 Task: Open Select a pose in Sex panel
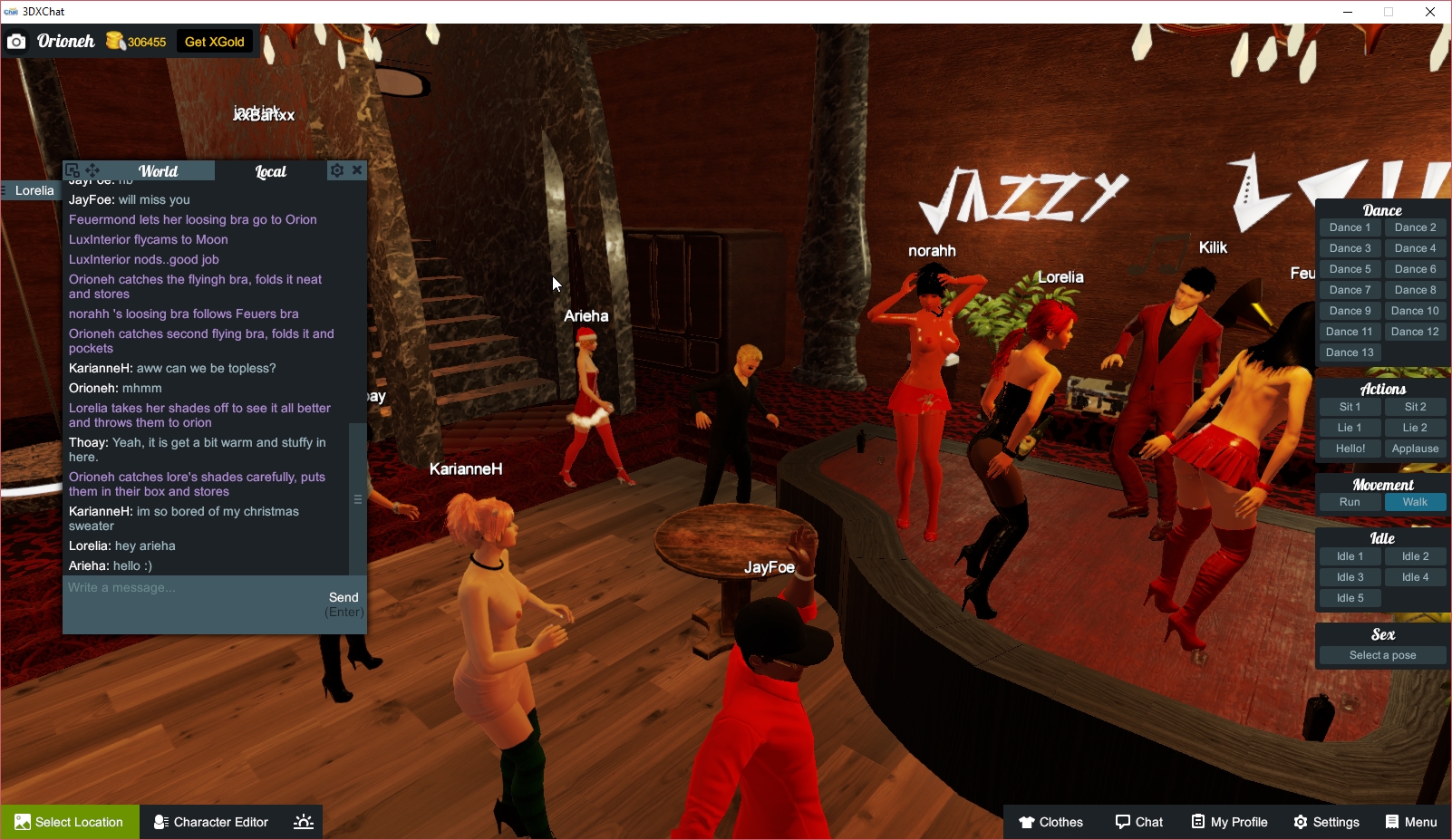1381,654
